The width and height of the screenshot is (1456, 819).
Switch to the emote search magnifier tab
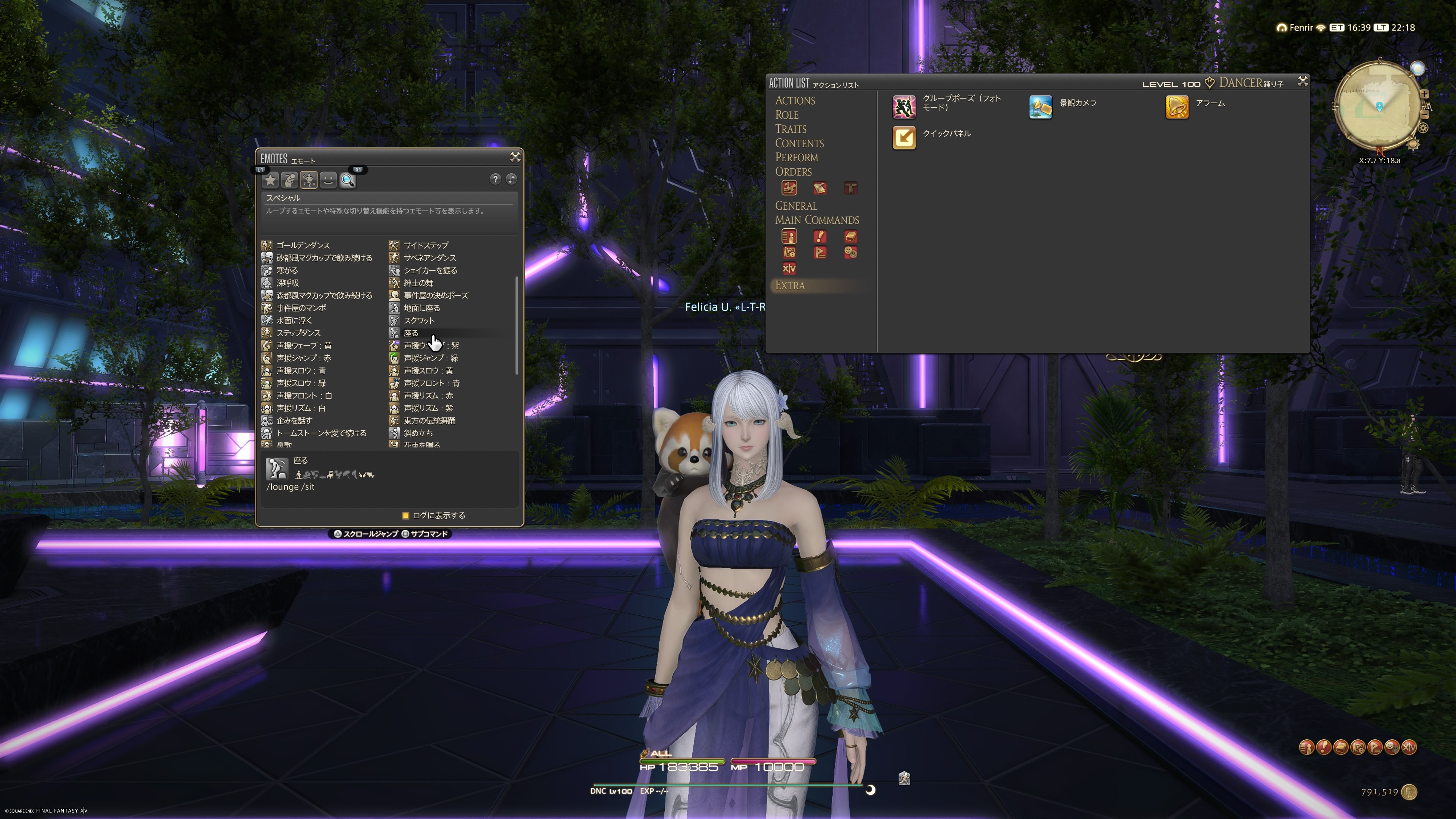click(x=348, y=180)
